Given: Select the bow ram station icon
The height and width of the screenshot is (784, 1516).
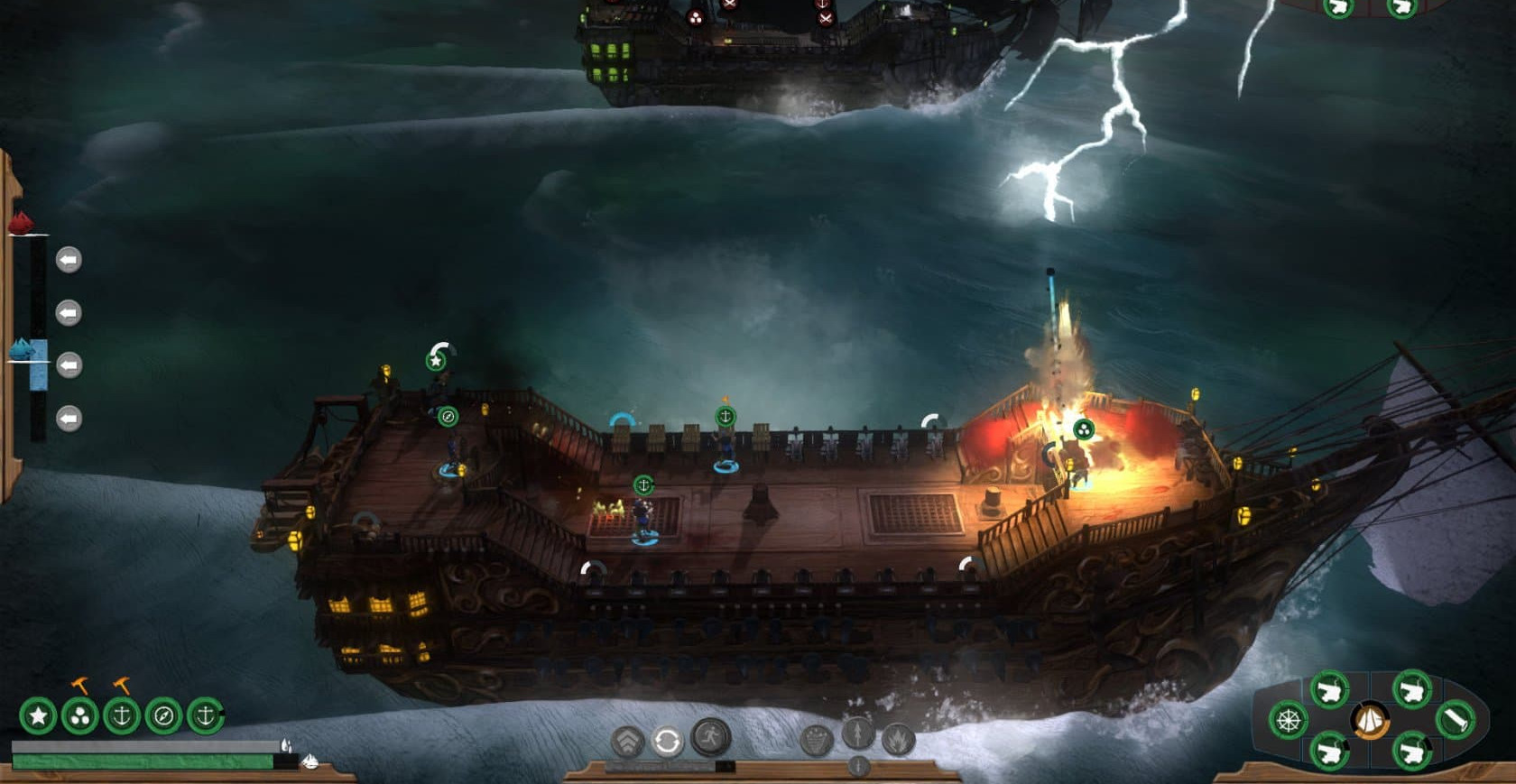Looking at the screenshot, I should 1454,720.
